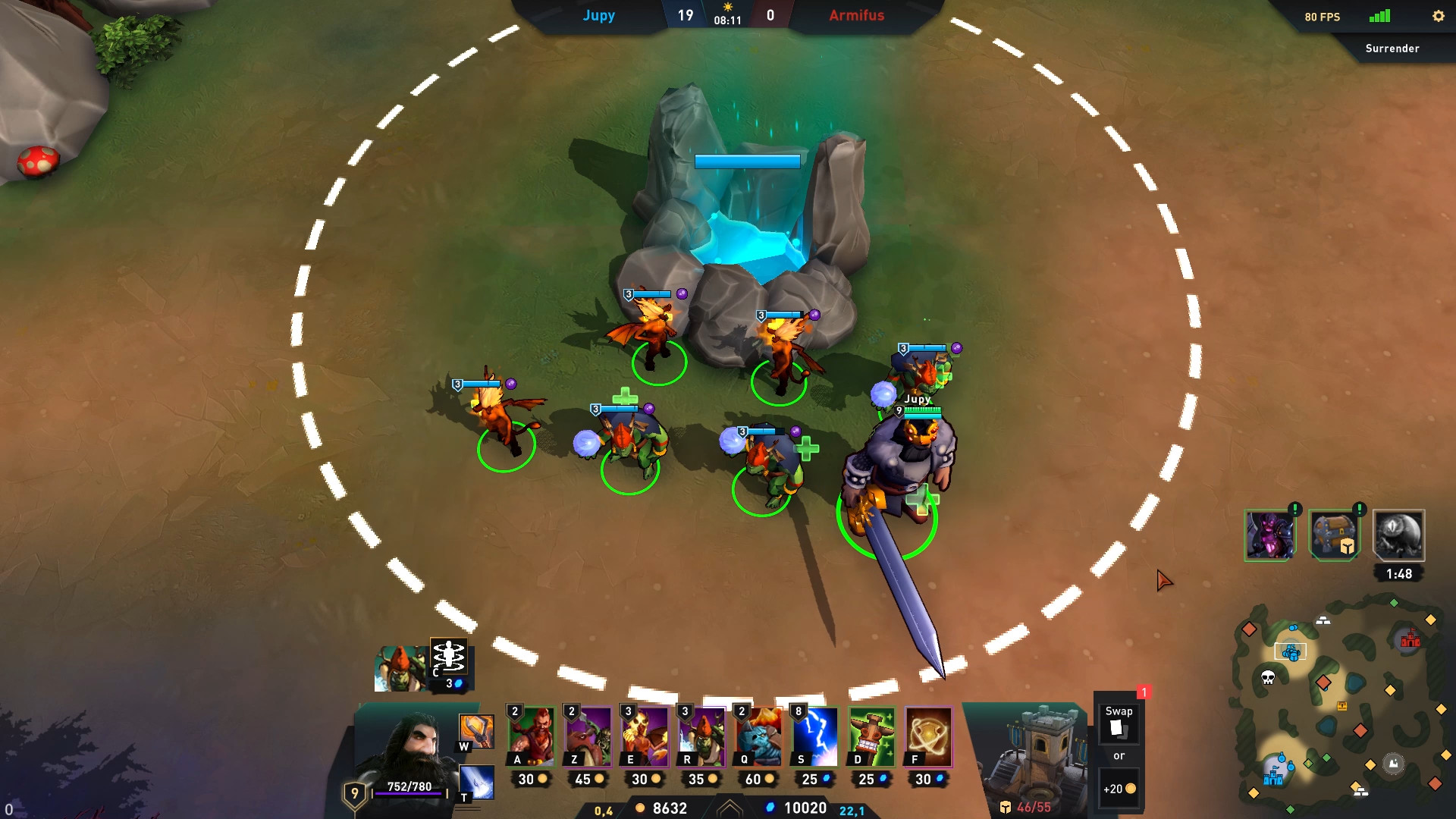This screenshot has width=1456, height=819.
Task: Click the Surrender option
Action: [x=1392, y=48]
